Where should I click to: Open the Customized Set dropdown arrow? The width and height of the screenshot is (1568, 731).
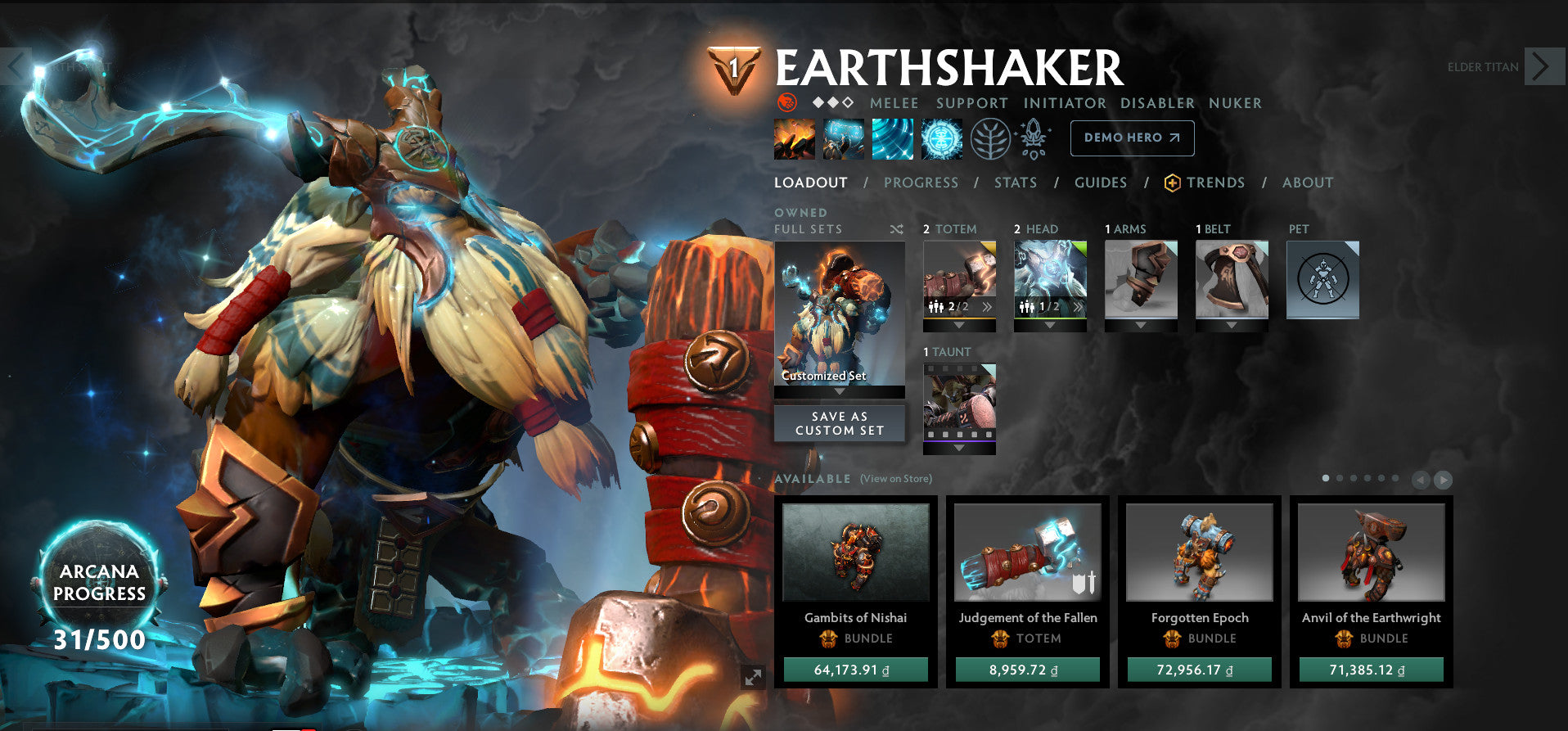coord(839,391)
